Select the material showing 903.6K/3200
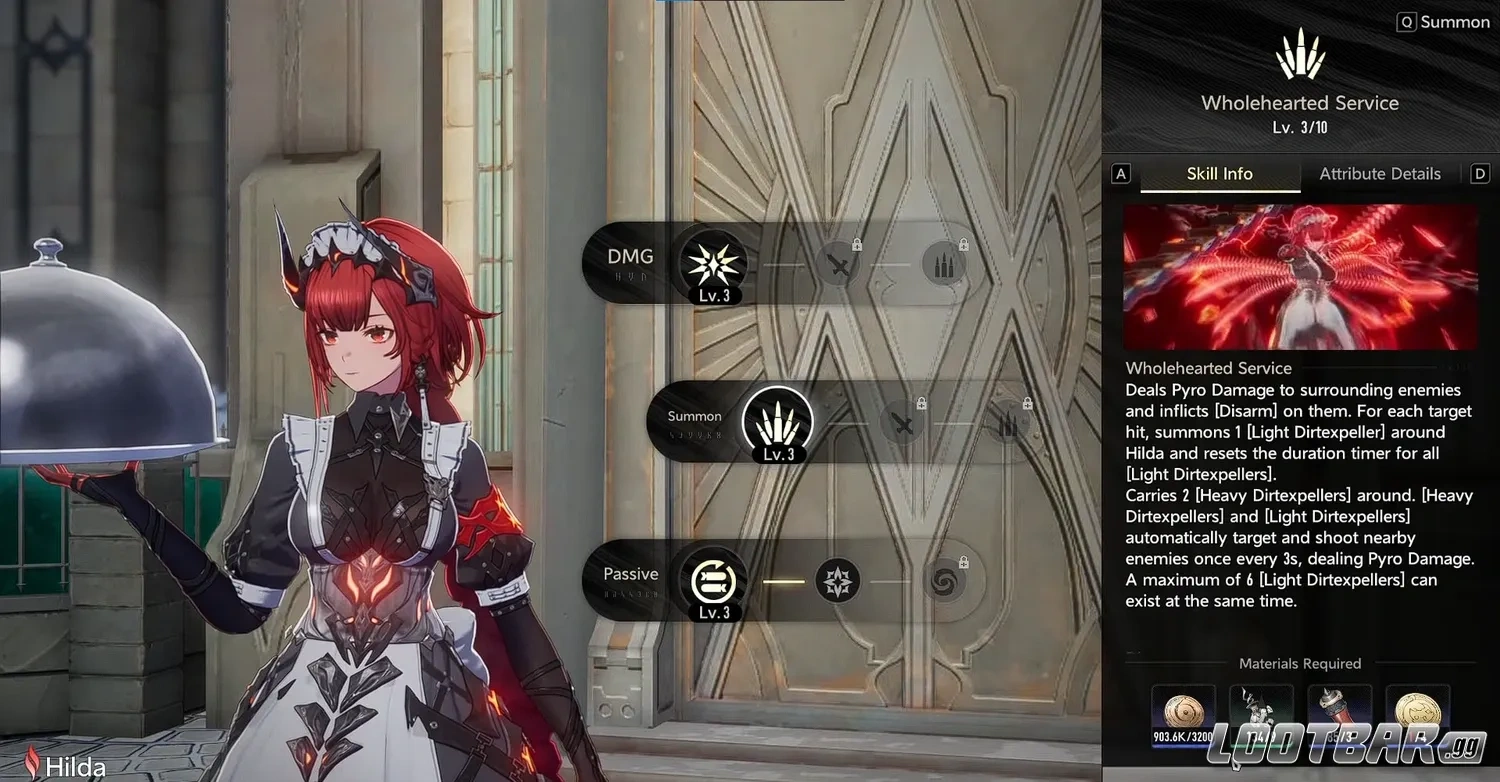This screenshot has width=1500, height=782. pyautogui.click(x=1184, y=710)
